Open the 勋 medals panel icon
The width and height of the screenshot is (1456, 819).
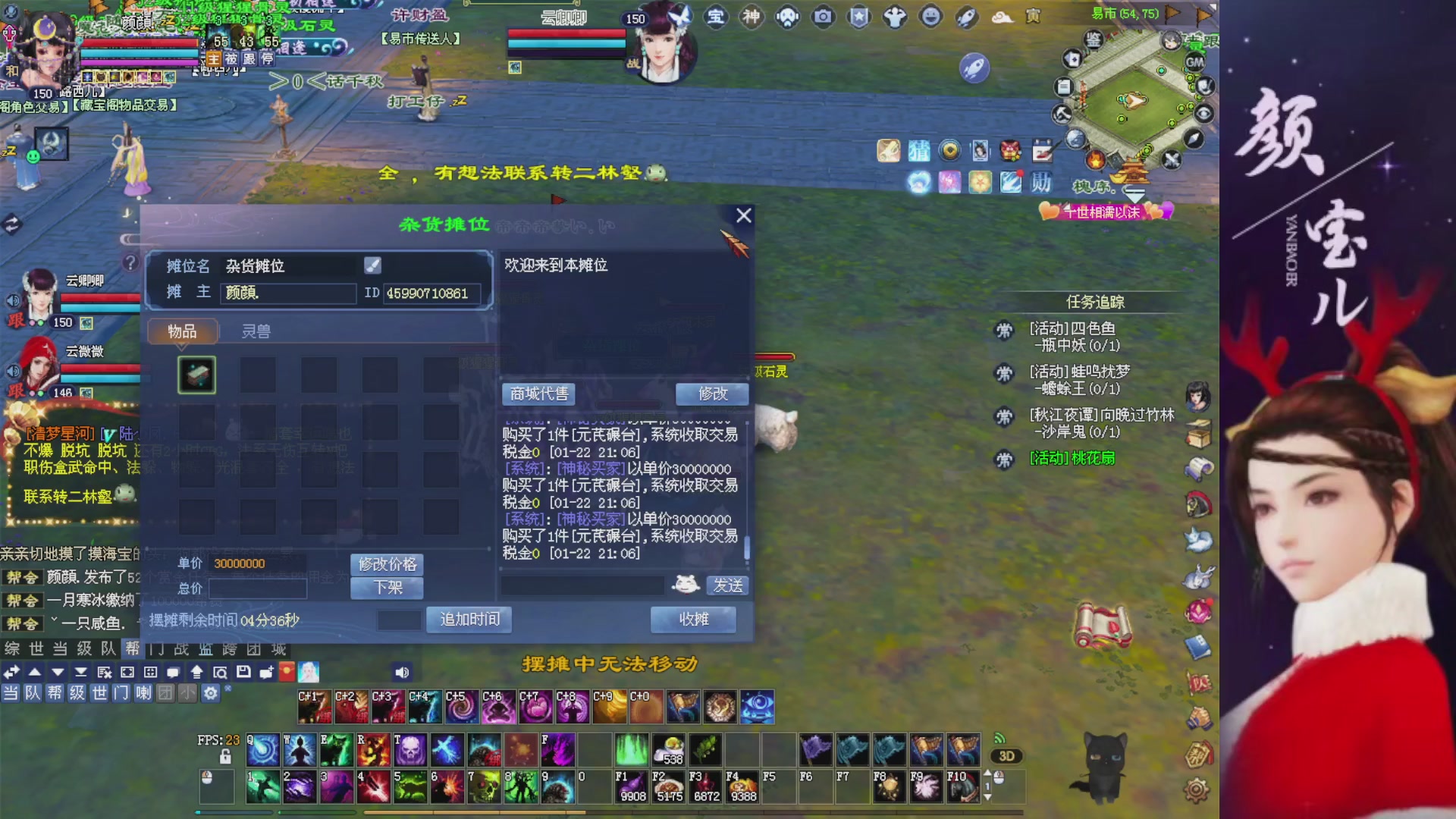coord(1042,182)
